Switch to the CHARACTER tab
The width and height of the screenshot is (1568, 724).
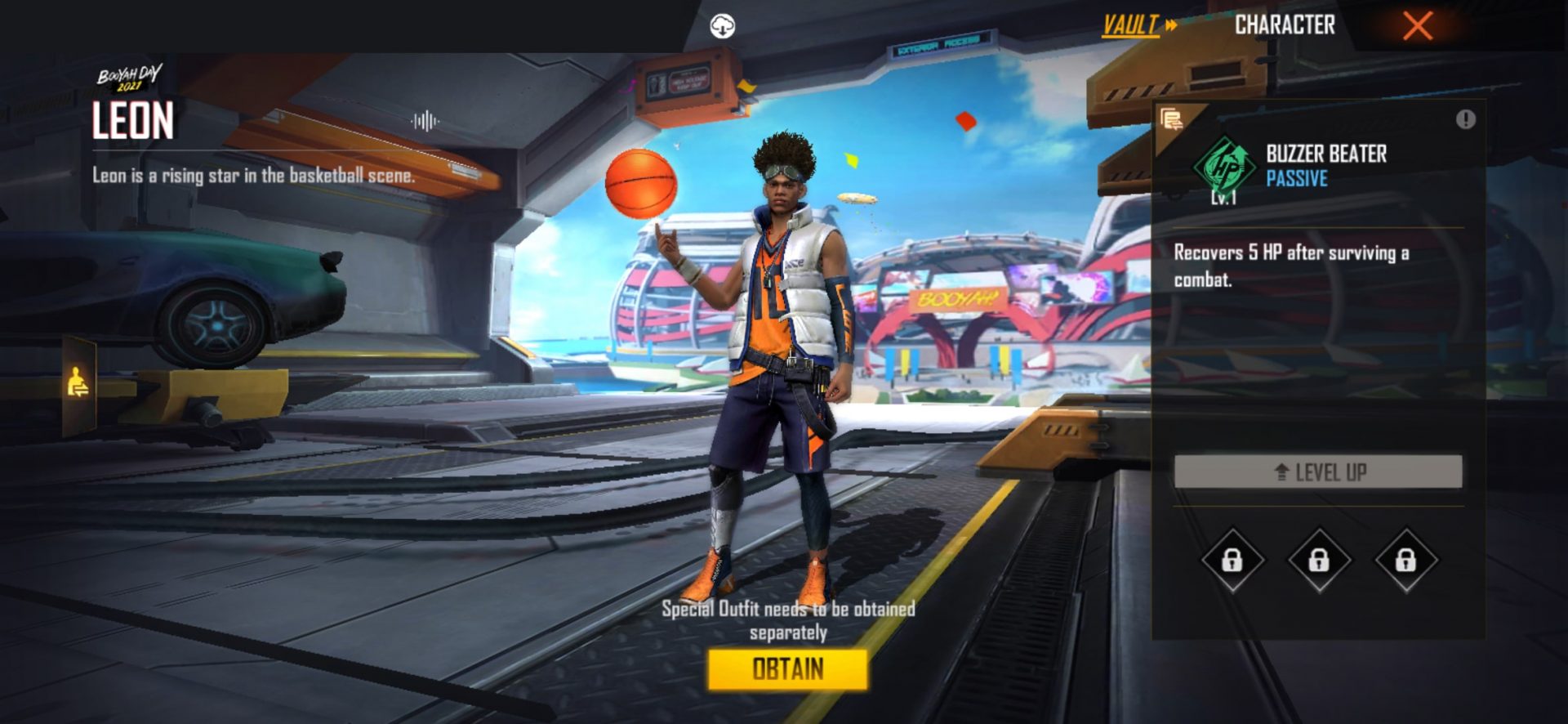[1284, 25]
